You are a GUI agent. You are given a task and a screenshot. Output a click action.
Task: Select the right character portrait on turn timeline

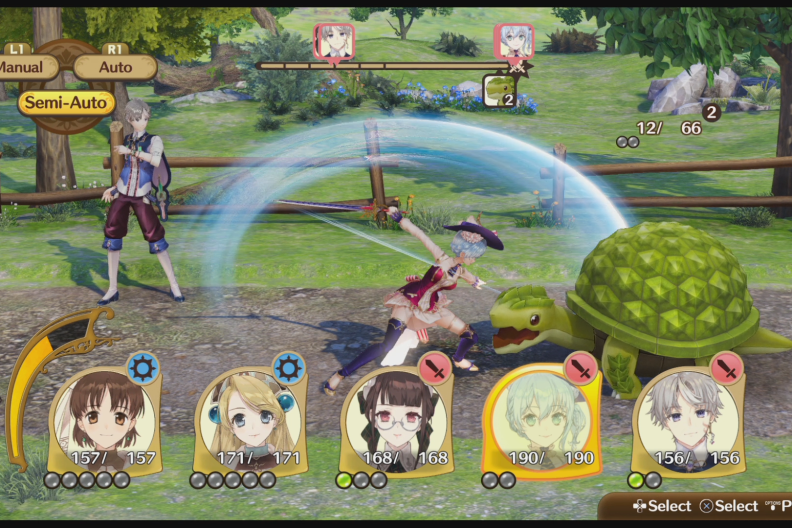click(514, 40)
